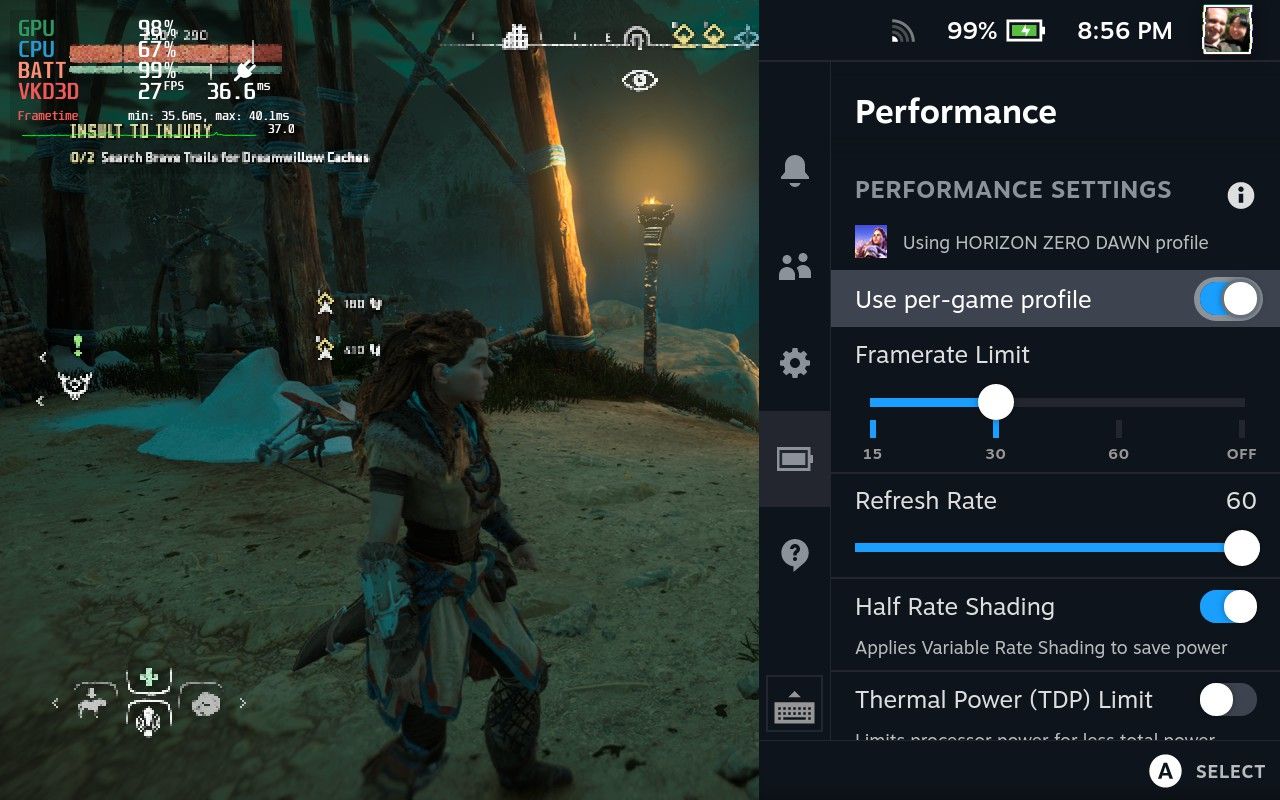Turn off Half Rate Shading
Image resolution: width=1280 pixels, height=800 pixels.
point(1228,607)
